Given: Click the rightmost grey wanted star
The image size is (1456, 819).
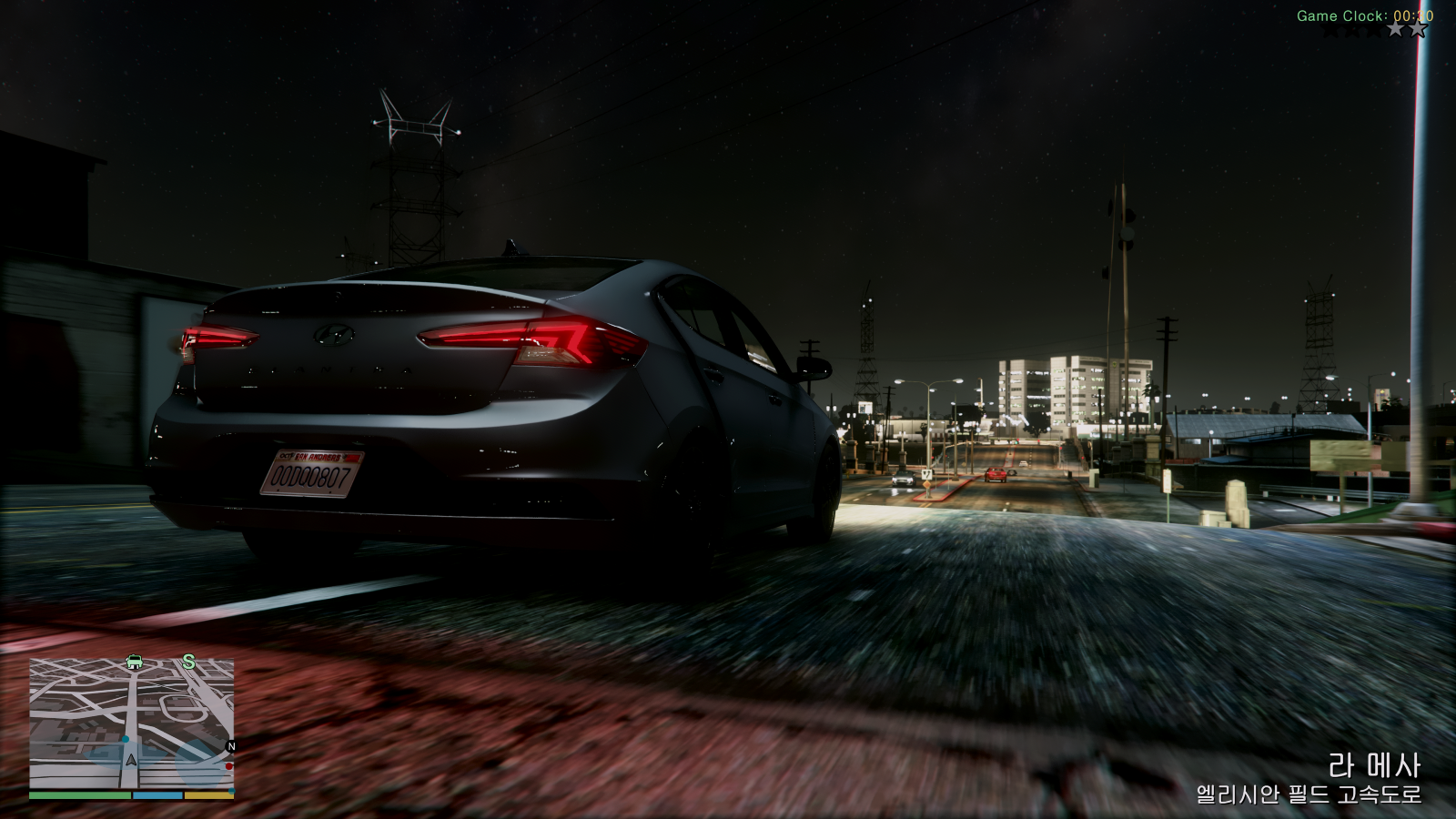Looking at the screenshot, I should [x=1417, y=28].
